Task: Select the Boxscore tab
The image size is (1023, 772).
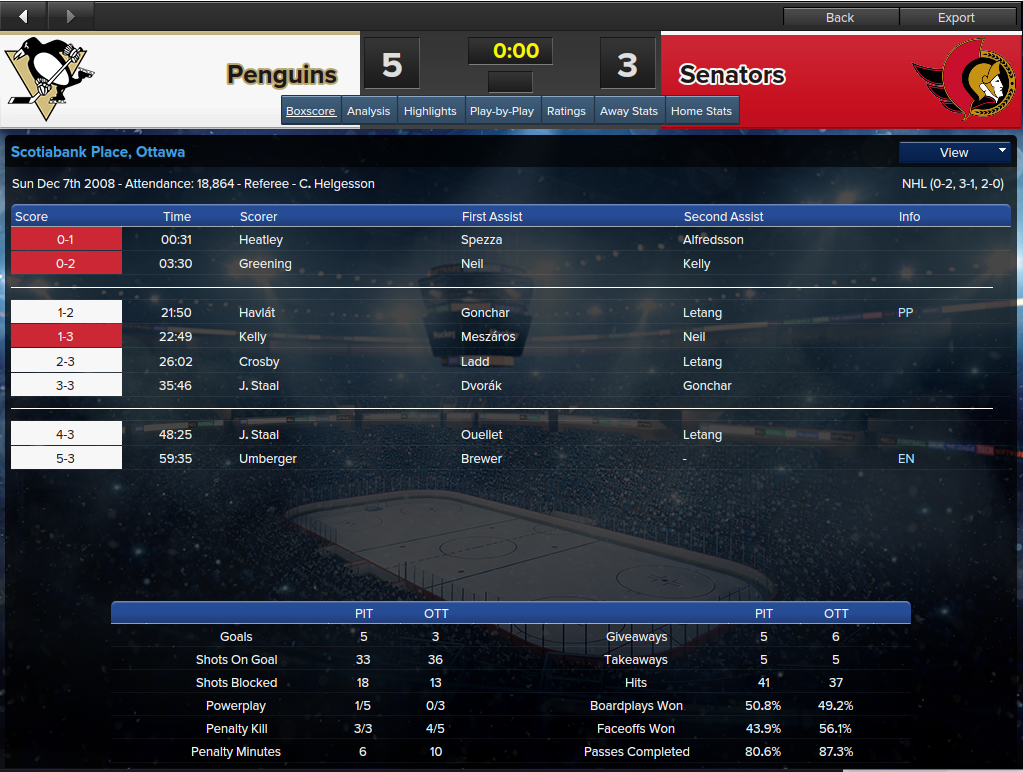Action: click(311, 111)
